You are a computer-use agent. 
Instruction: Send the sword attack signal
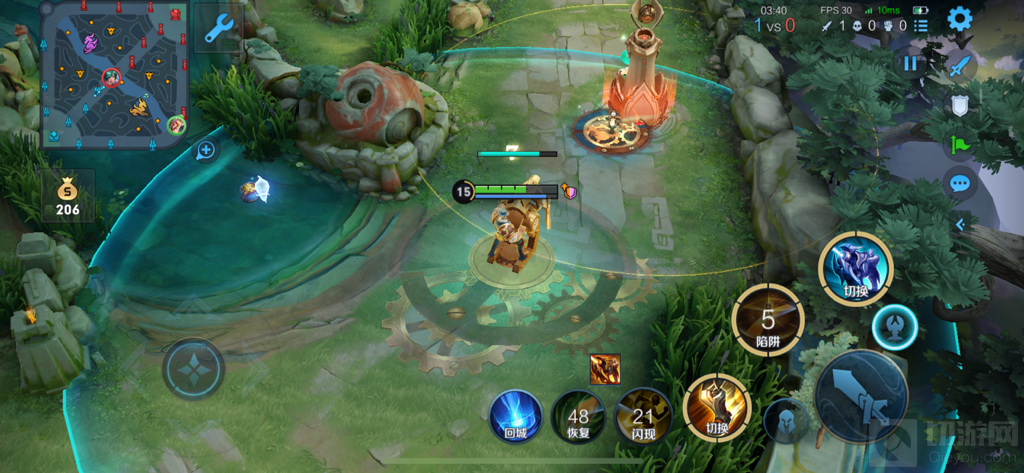click(x=960, y=66)
